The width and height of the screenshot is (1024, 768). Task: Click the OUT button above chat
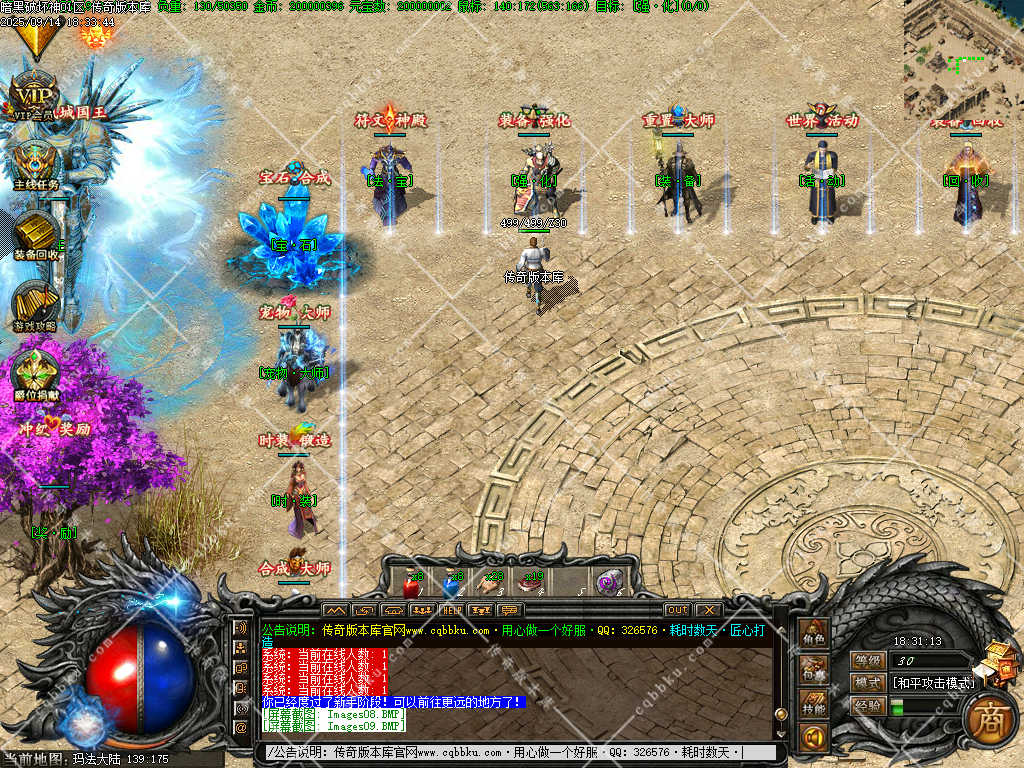[677, 610]
